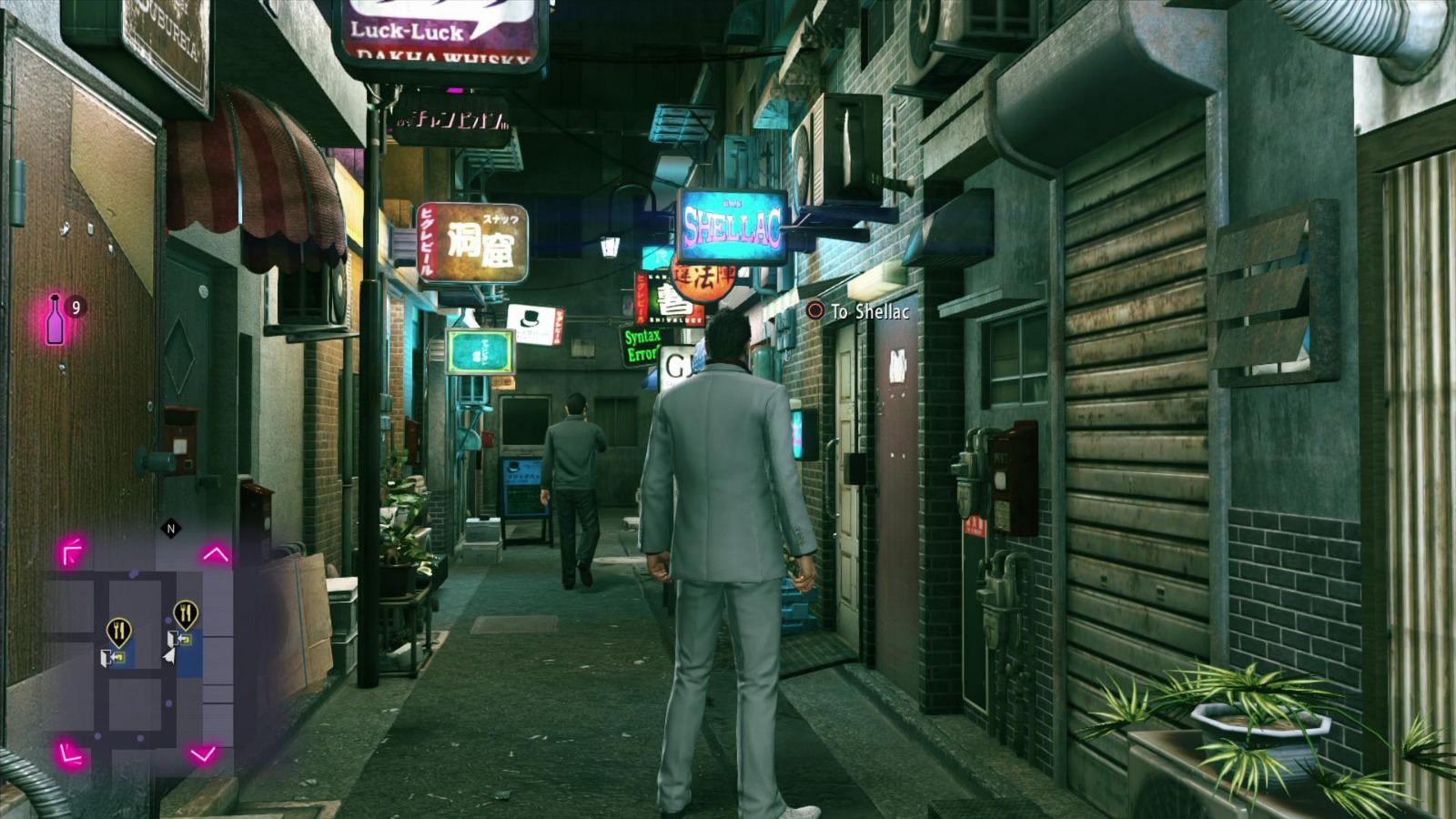Select the left restaurant pin on the minimap
The height and width of the screenshot is (819, 1456).
118,632
